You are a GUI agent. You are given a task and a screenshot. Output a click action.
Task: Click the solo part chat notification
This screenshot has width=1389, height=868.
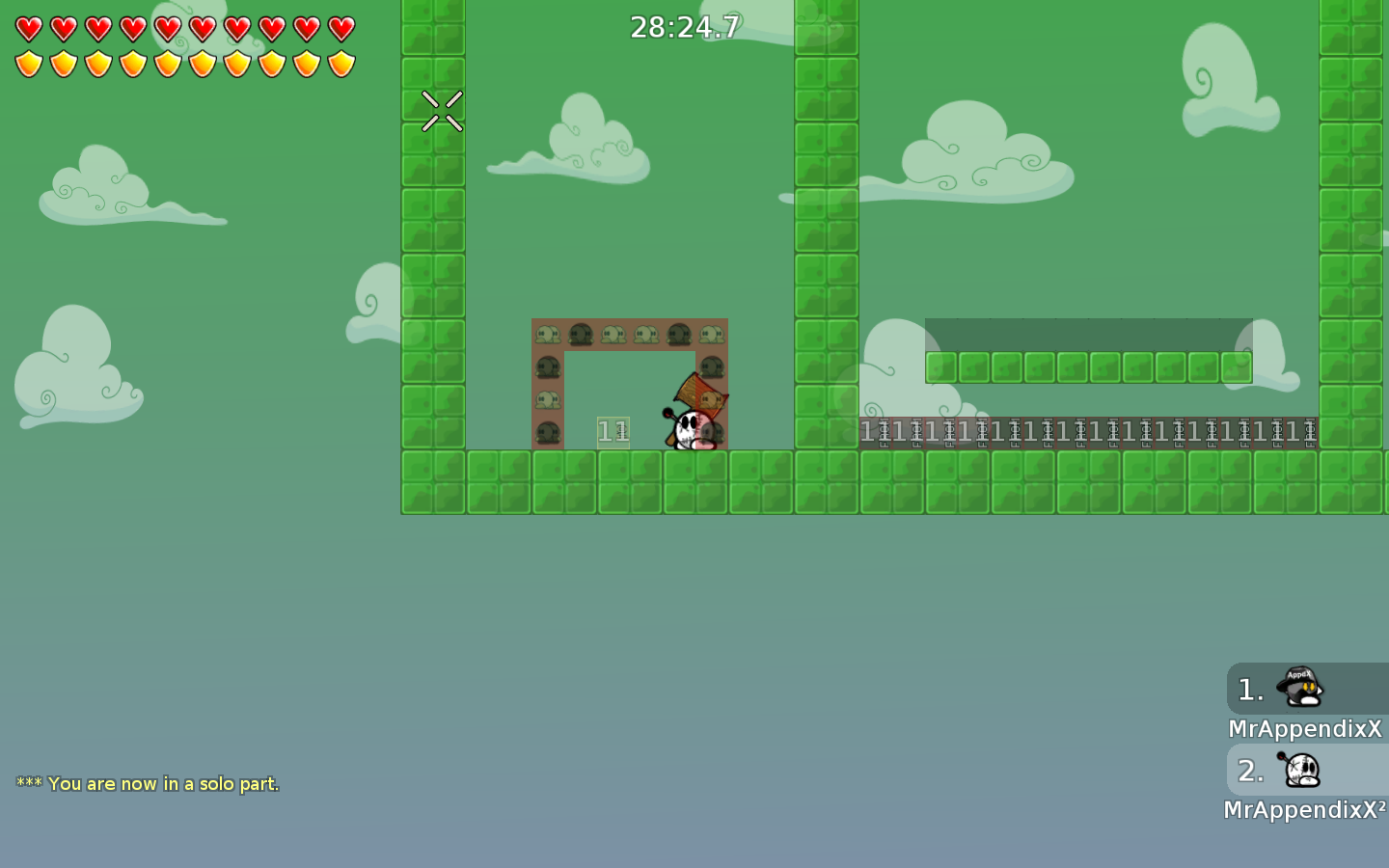pyautogui.click(x=150, y=783)
